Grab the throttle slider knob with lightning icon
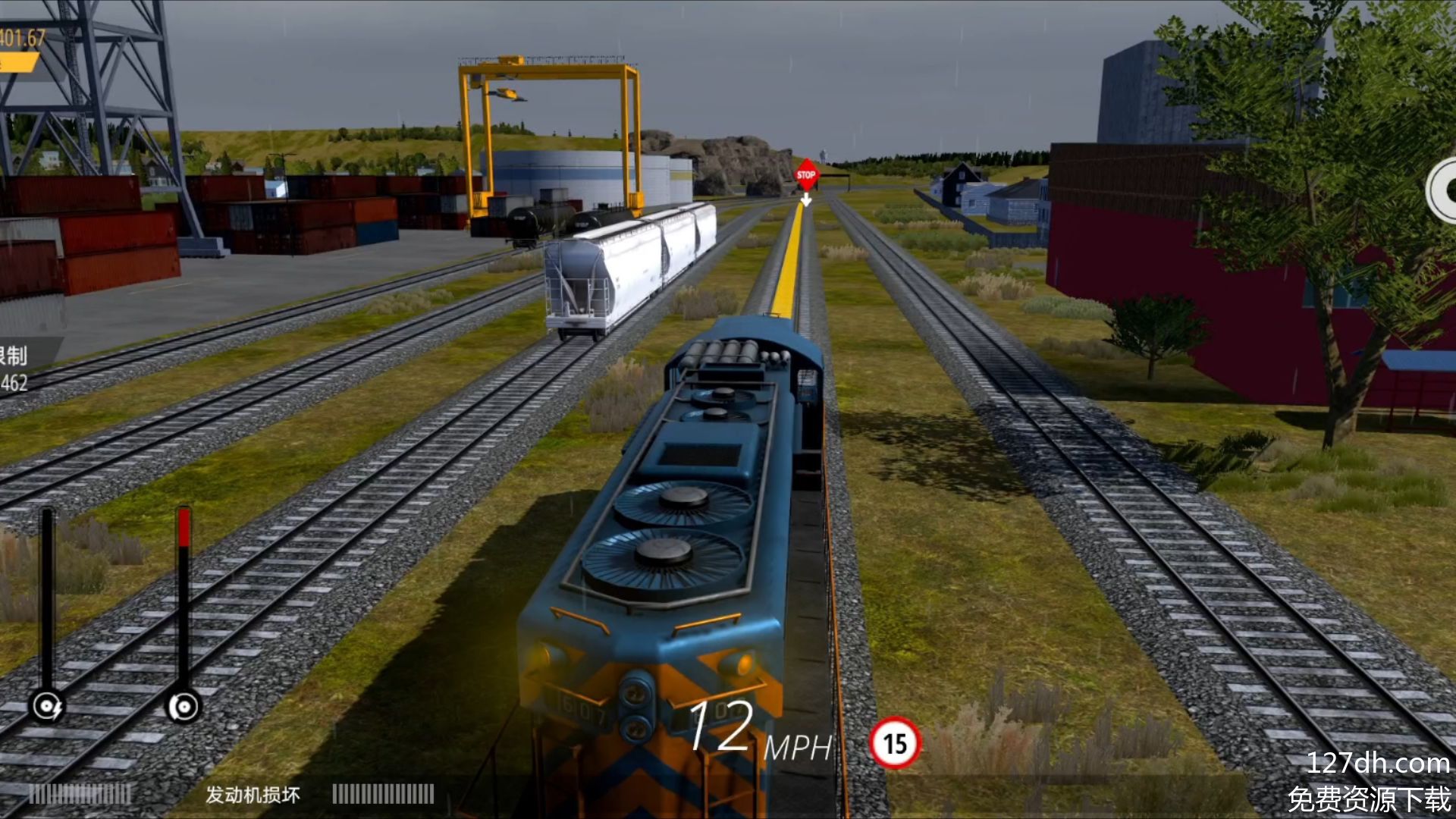The width and height of the screenshot is (1456, 819). pyautogui.click(x=47, y=707)
